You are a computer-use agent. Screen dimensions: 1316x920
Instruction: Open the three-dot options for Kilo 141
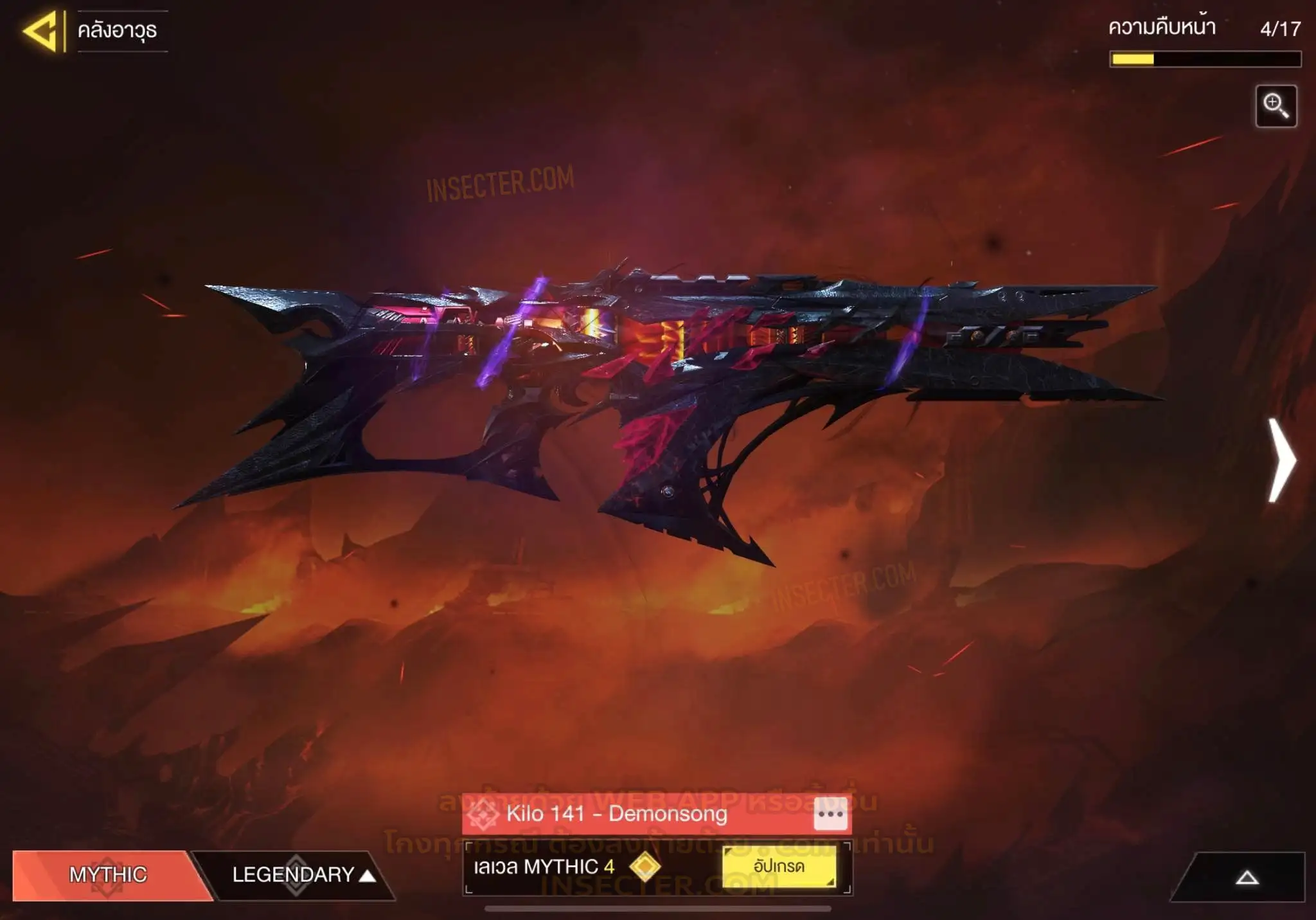pyautogui.click(x=830, y=814)
